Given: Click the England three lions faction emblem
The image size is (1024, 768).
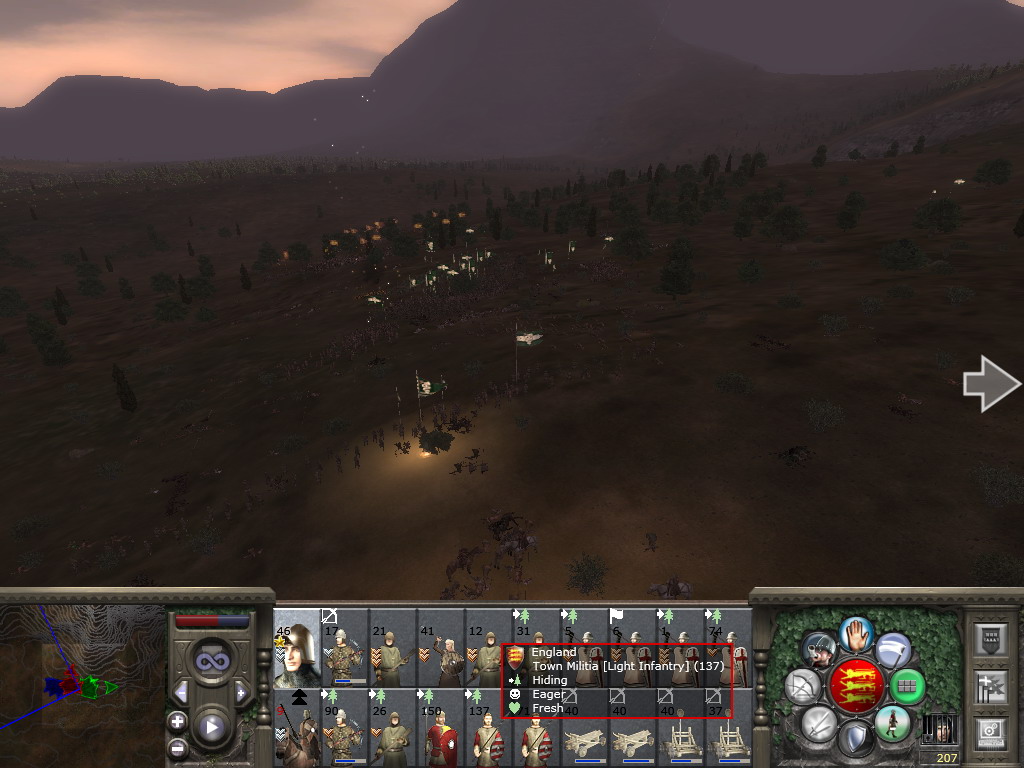Looking at the screenshot, I should [856, 686].
